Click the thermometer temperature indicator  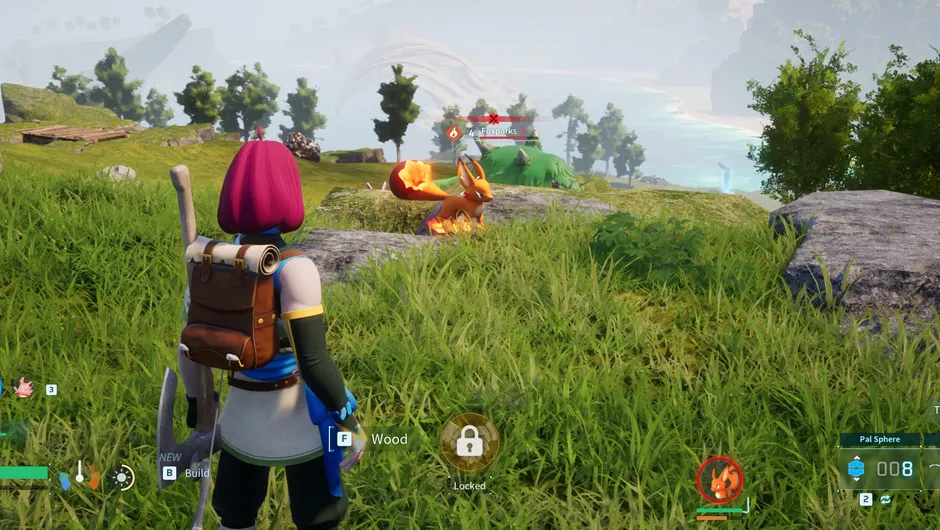[80, 473]
